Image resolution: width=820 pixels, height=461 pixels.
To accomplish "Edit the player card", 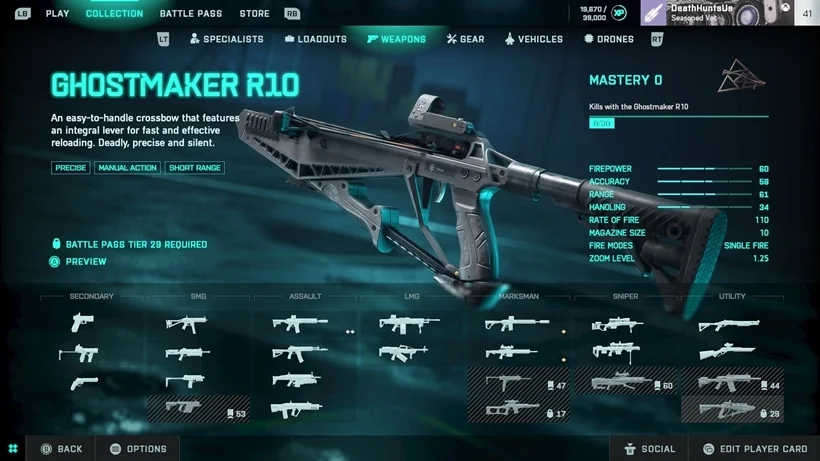I will tap(754, 449).
